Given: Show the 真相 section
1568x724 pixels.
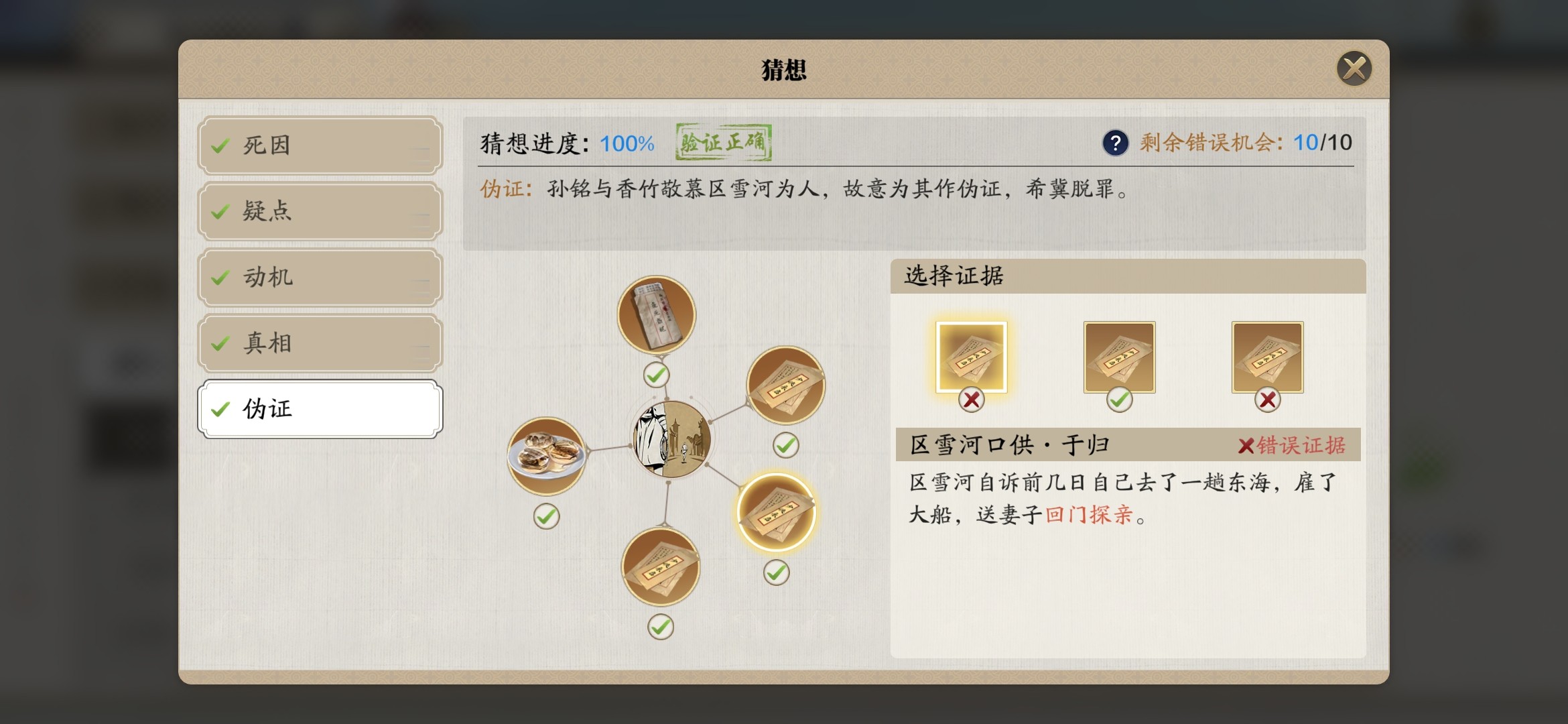Looking at the screenshot, I should [x=320, y=343].
